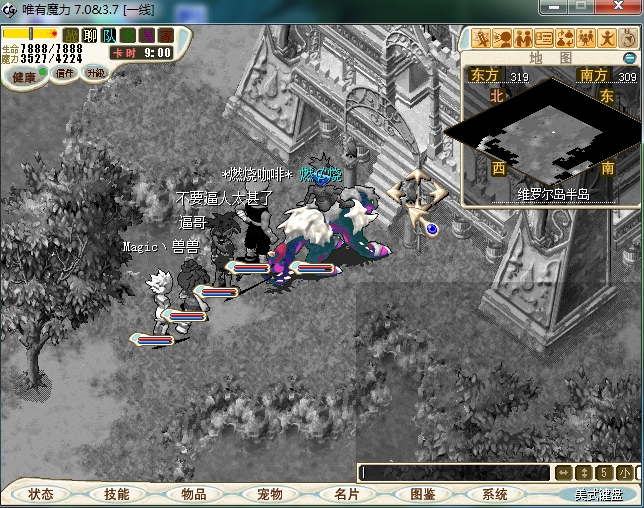Click the blue round button beside 地图
This screenshot has height=508, width=644.
coord(630,58)
